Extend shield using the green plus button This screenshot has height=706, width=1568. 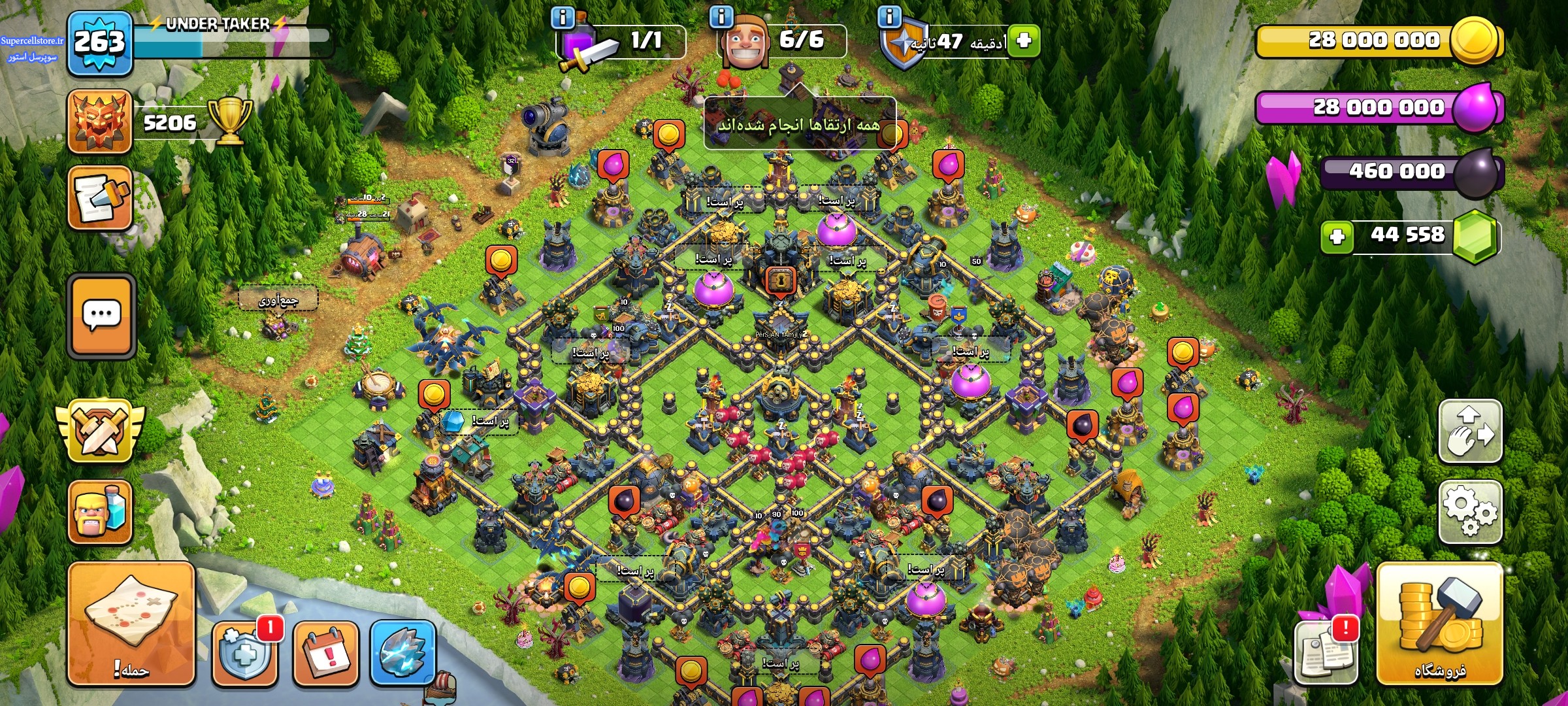pyautogui.click(x=1024, y=41)
